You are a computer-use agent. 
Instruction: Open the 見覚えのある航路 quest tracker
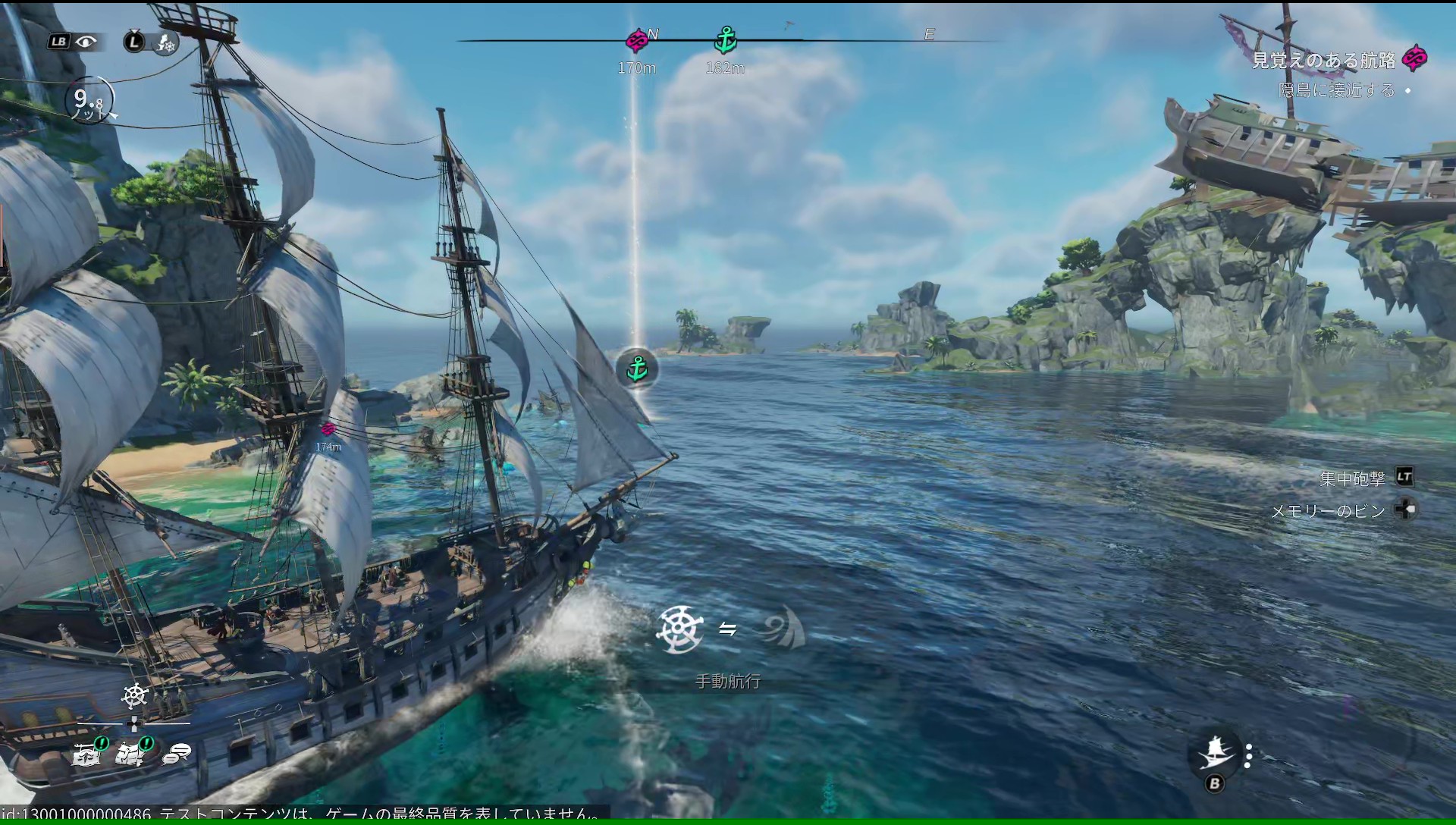click(1323, 60)
